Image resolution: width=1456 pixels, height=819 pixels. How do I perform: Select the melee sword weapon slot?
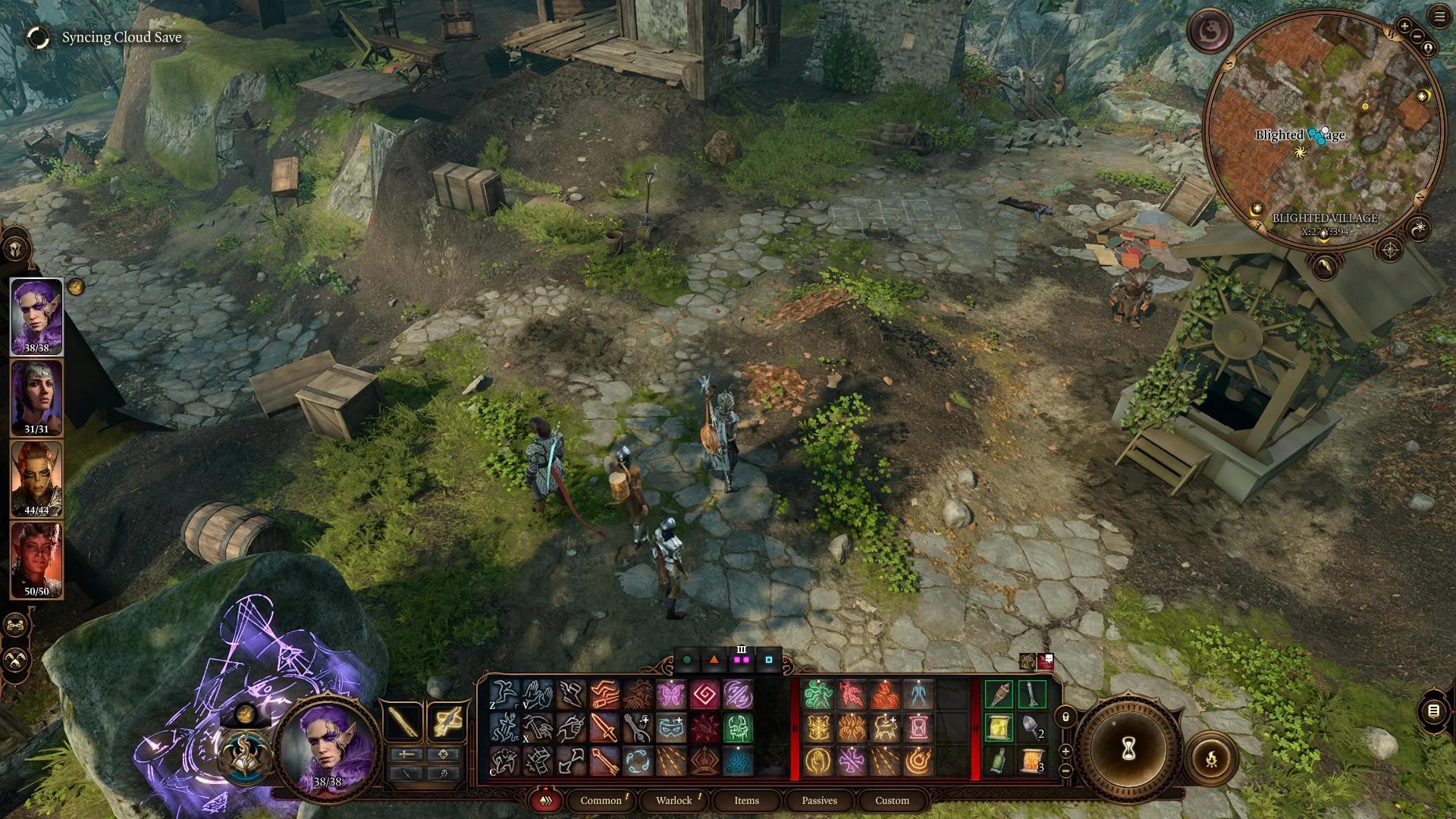point(403,721)
